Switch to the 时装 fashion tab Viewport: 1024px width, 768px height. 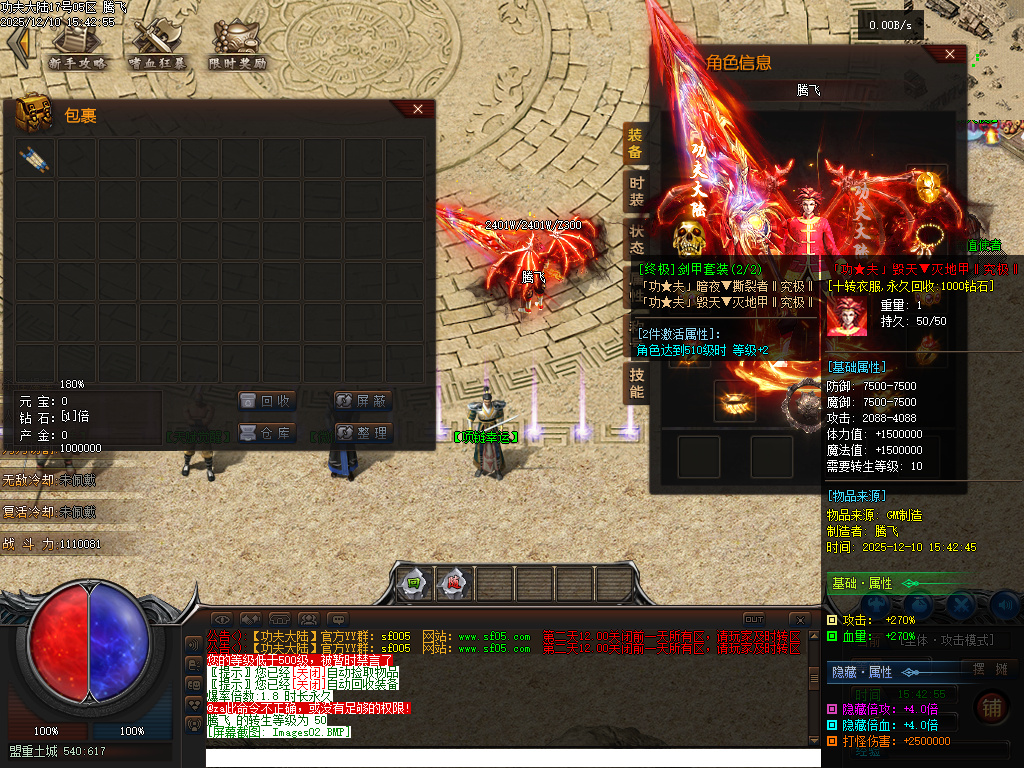coord(636,192)
